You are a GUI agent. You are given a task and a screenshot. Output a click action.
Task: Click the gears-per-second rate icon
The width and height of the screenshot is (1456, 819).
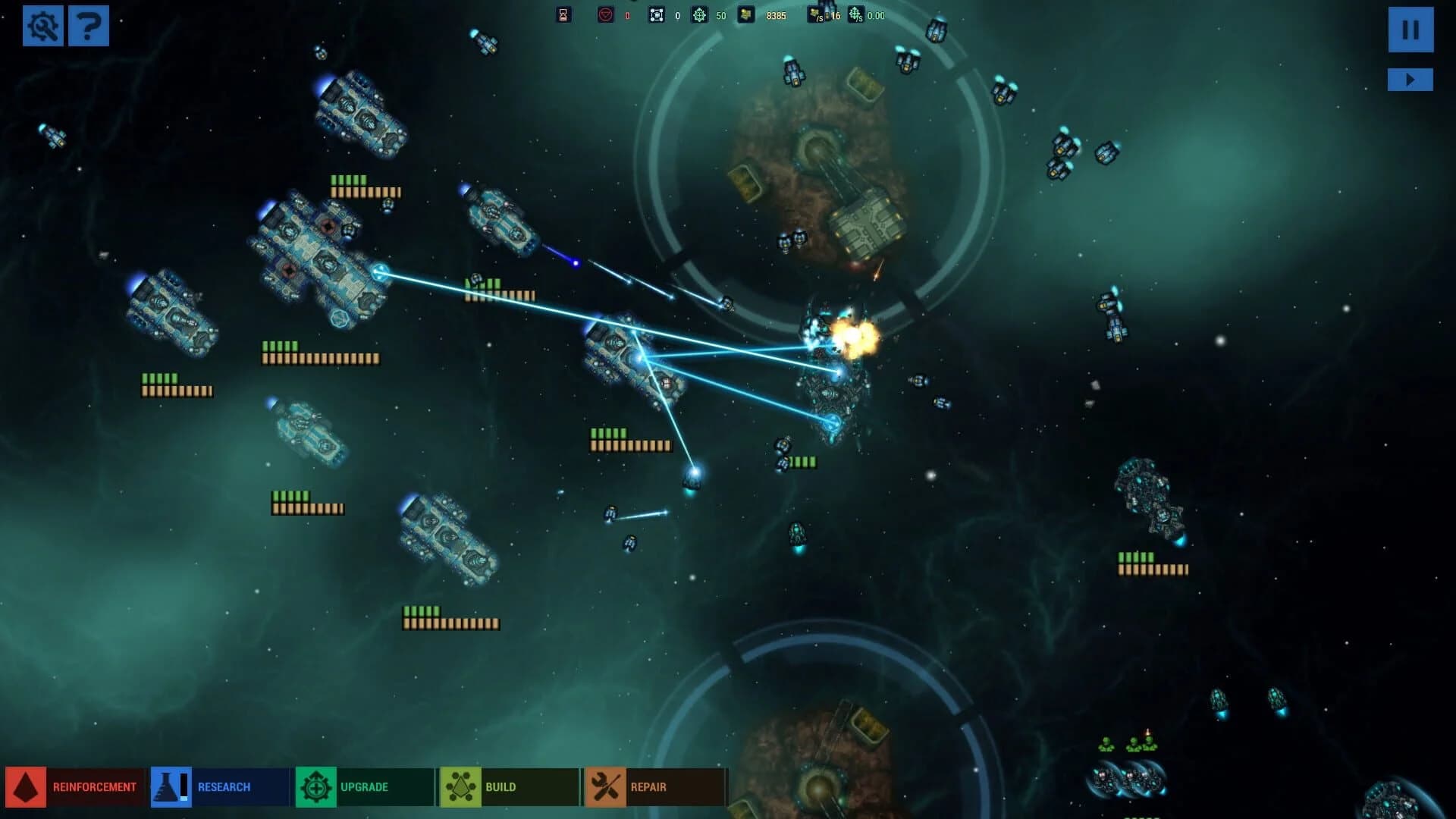pyautogui.click(x=856, y=14)
